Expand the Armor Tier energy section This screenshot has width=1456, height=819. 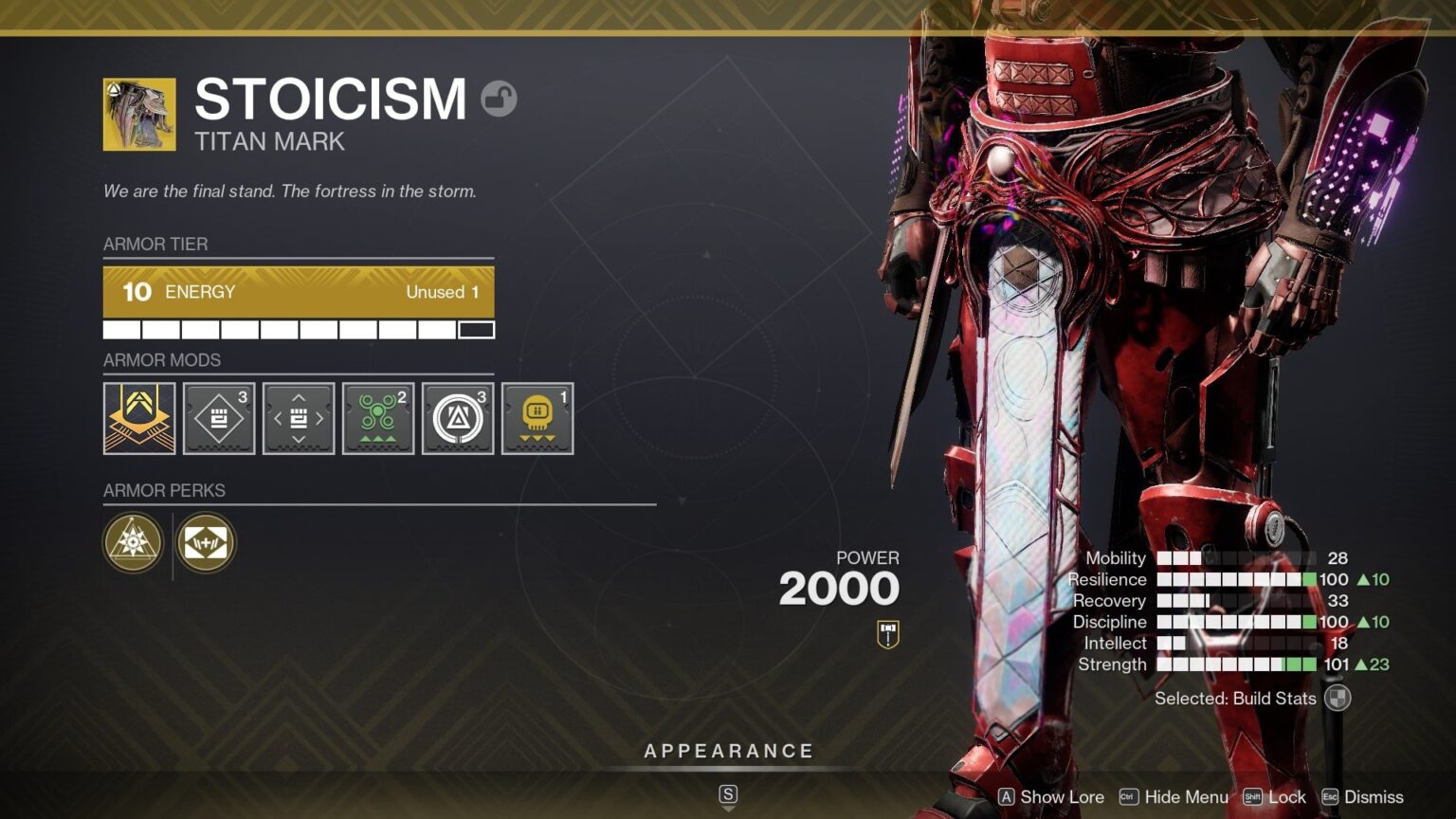(x=299, y=291)
